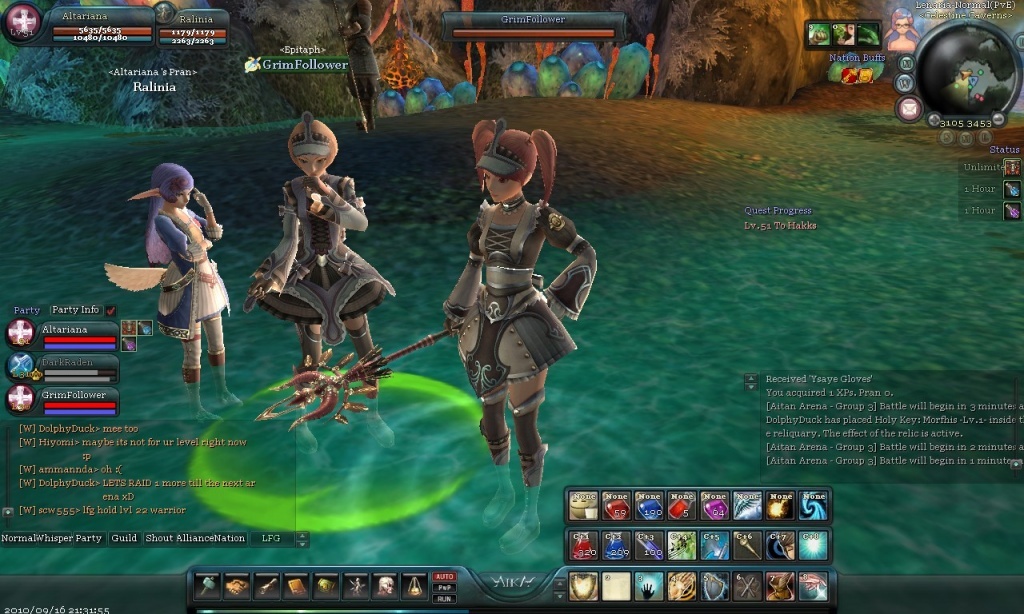Viewport: 1024px width, 614px height.
Task: Choose the LFG chat channel
Action: point(271,538)
